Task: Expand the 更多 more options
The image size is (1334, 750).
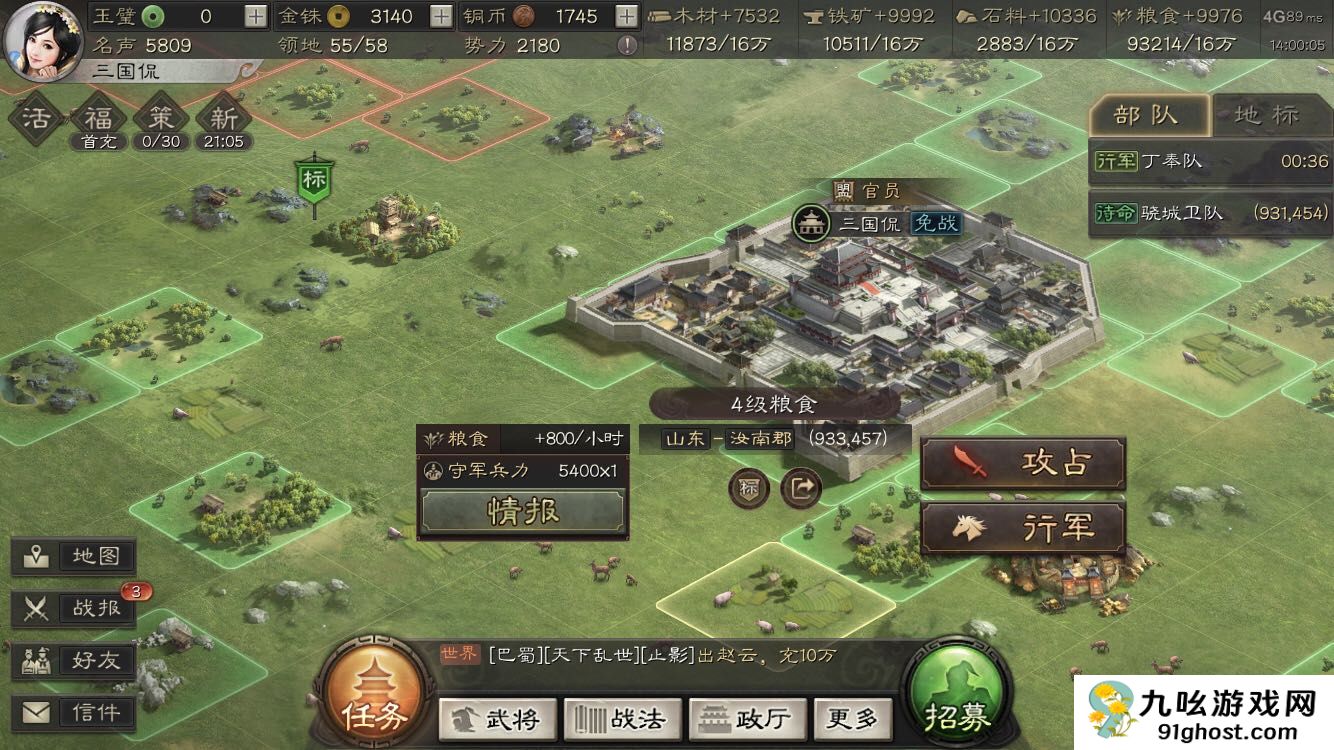Action: pos(851,718)
